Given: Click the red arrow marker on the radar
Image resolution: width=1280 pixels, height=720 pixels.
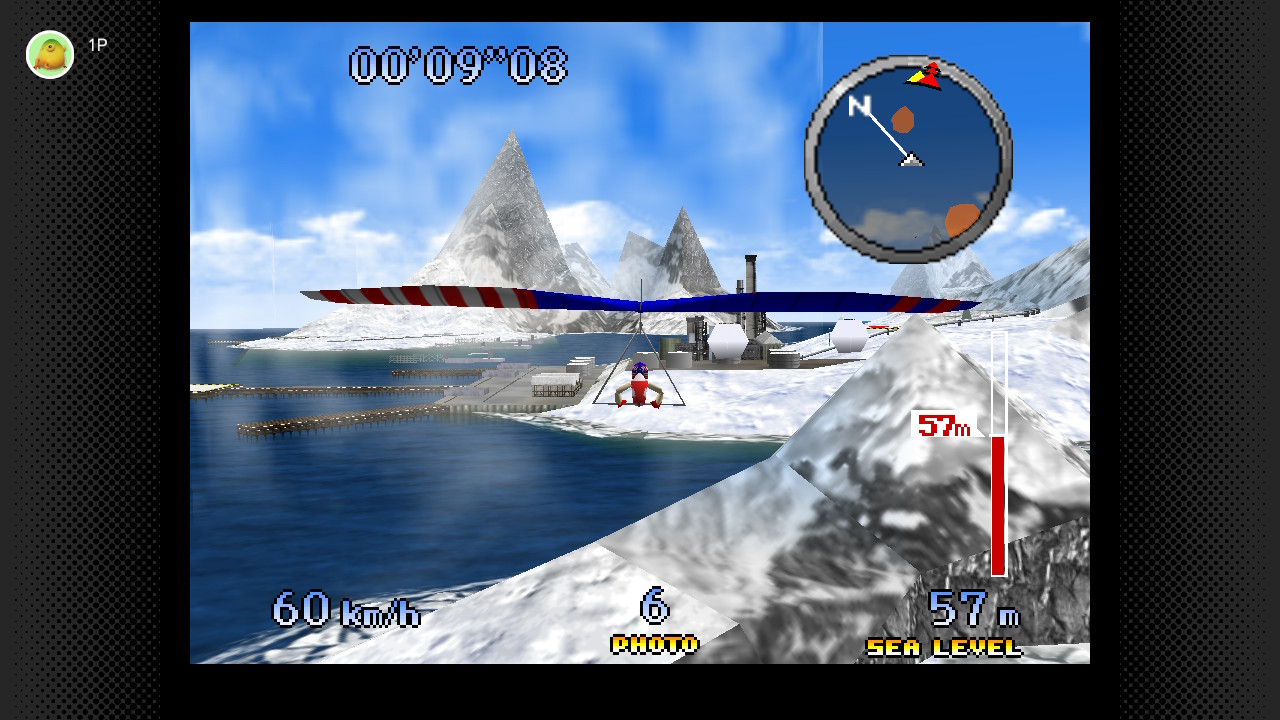Looking at the screenshot, I should coord(929,75).
